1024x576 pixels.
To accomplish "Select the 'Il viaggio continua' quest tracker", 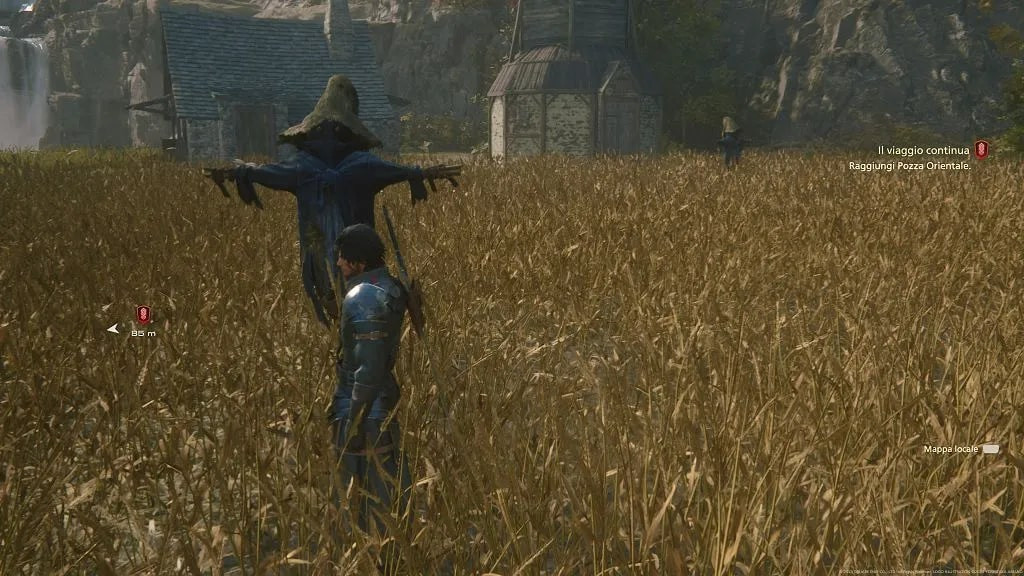I will tap(923, 150).
